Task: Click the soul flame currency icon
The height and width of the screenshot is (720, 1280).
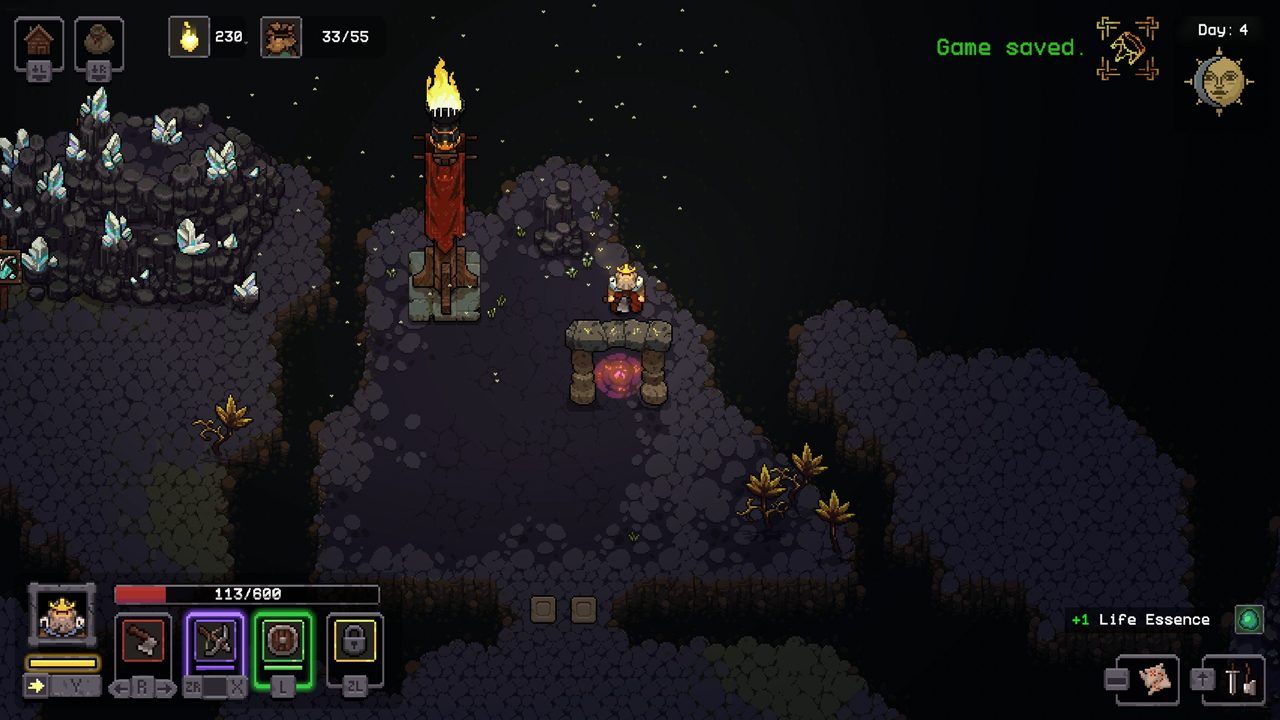Action: 190,37
